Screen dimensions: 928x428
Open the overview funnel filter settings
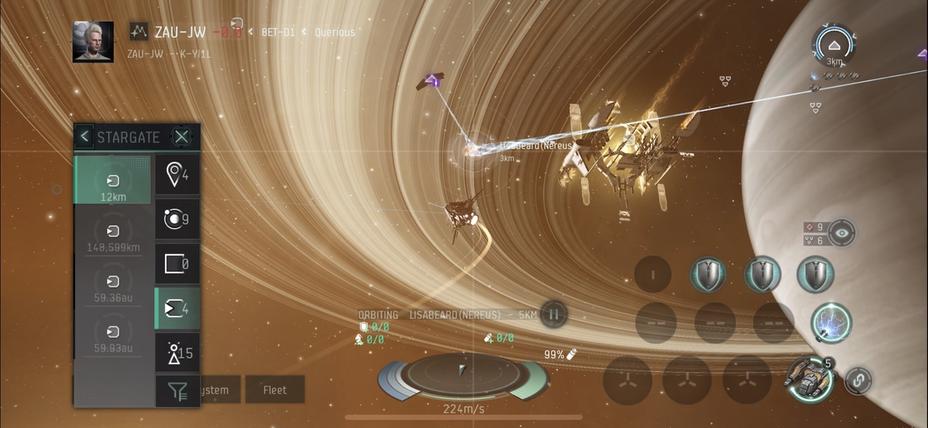(x=177, y=391)
